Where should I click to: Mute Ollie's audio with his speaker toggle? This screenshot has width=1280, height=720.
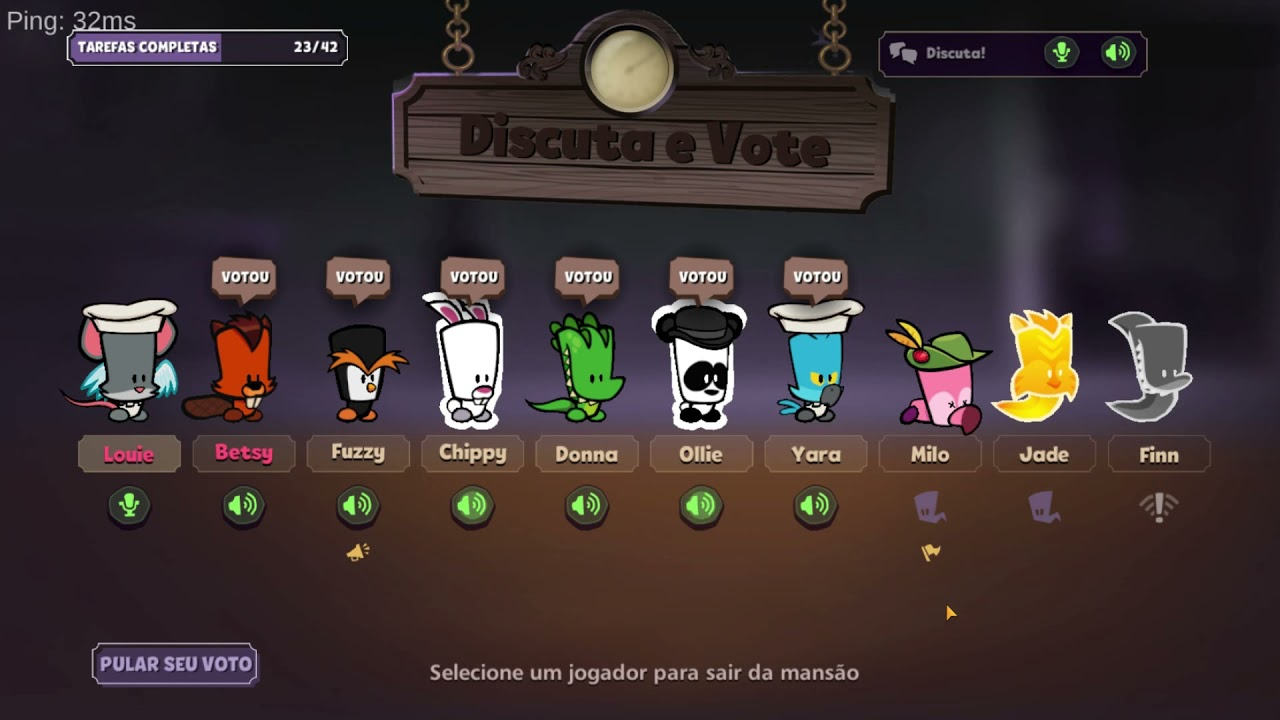click(x=701, y=506)
